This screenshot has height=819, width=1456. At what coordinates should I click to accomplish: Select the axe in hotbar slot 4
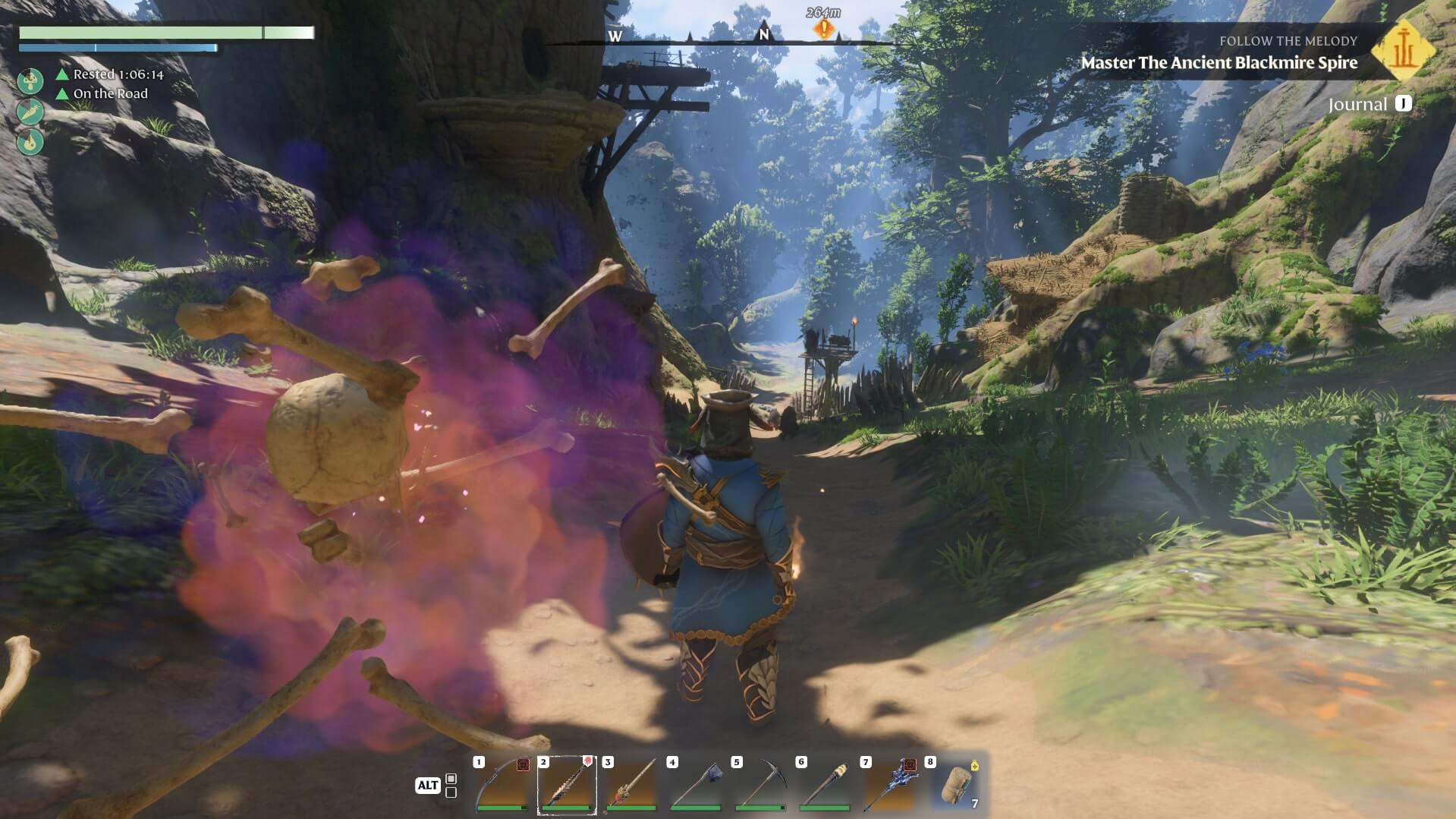point(696,785)
